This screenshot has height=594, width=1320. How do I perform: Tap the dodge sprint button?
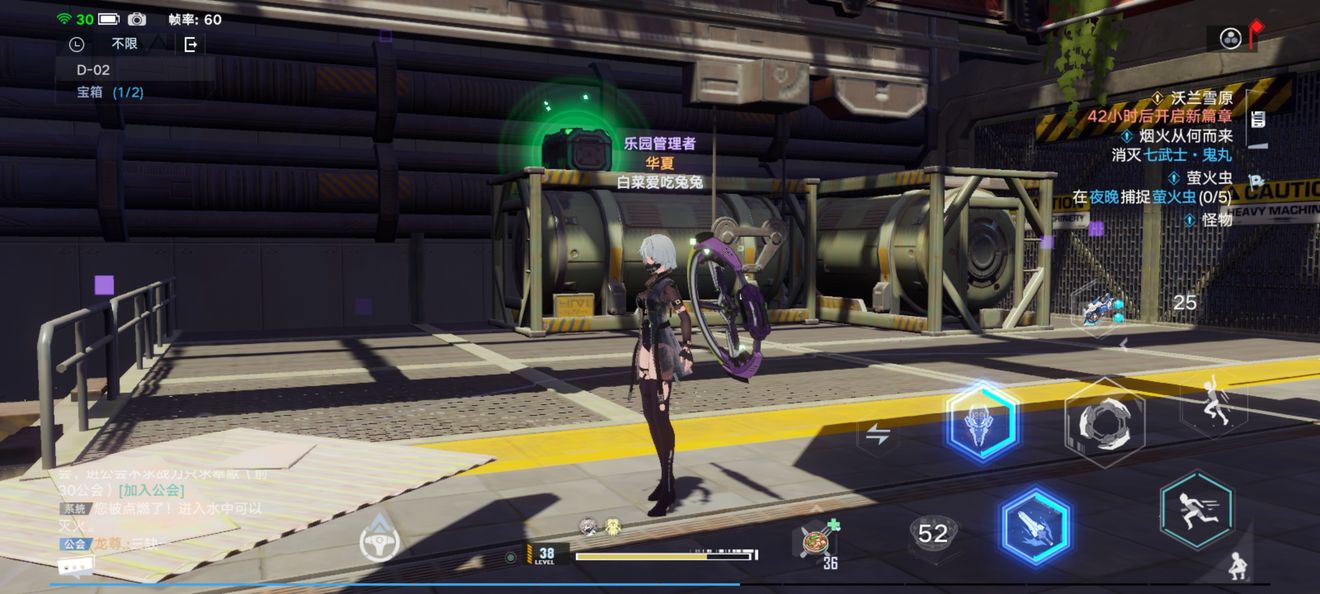[1196, 510]
